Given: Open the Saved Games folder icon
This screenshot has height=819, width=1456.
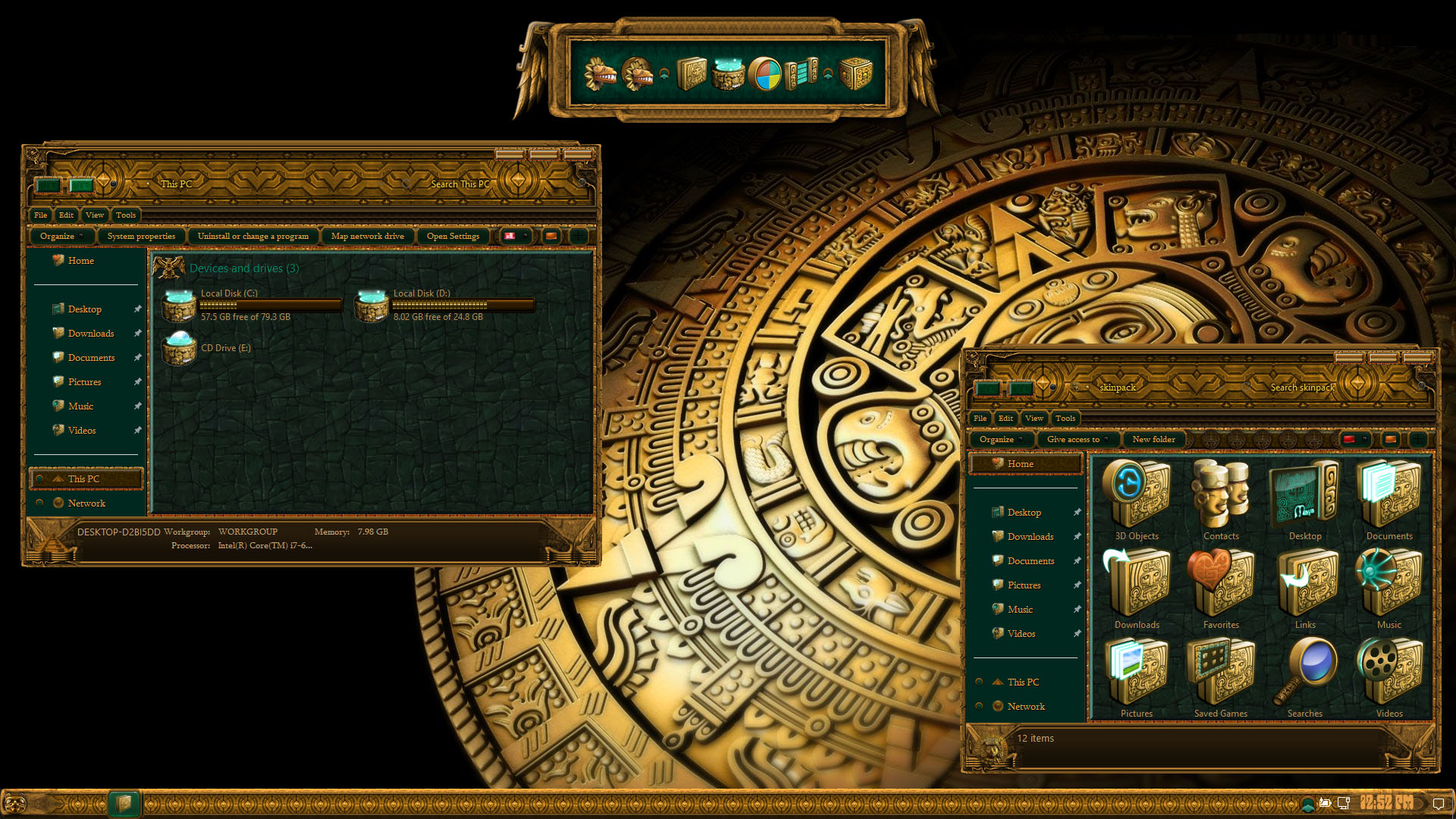Looking at the screenshot, I should (x=1221, y=669).
